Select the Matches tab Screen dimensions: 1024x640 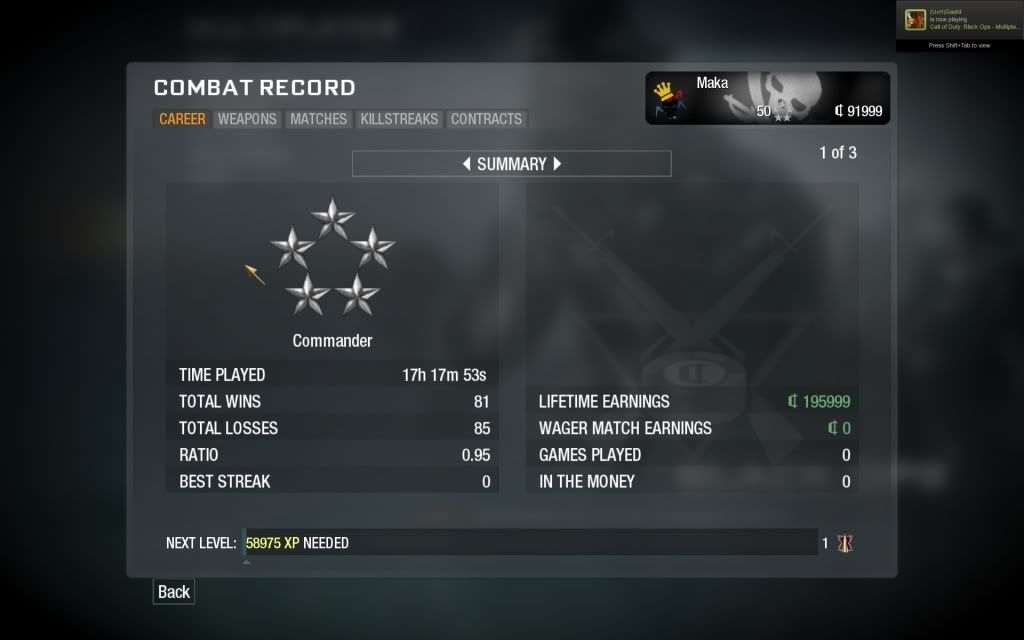tap(318, 119)
